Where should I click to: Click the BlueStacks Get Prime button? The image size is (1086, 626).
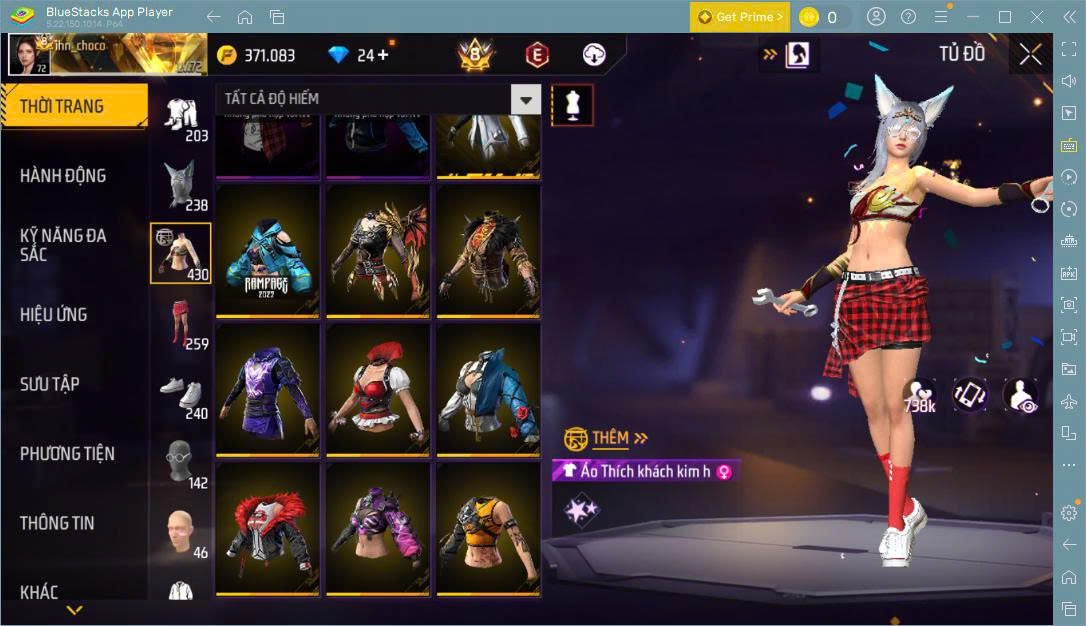point(740,17)
